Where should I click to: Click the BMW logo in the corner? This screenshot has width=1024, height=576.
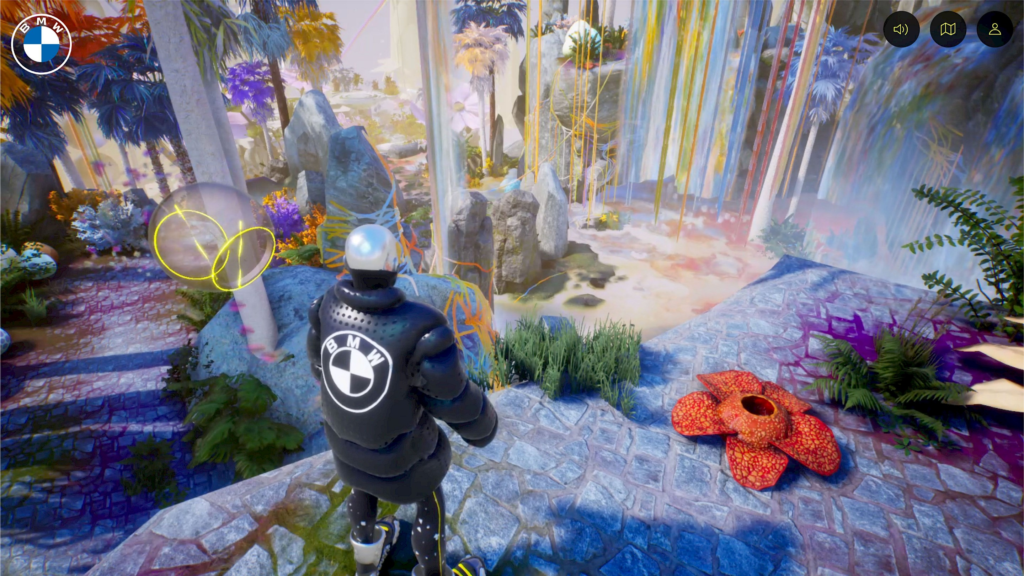coord(41,44)
